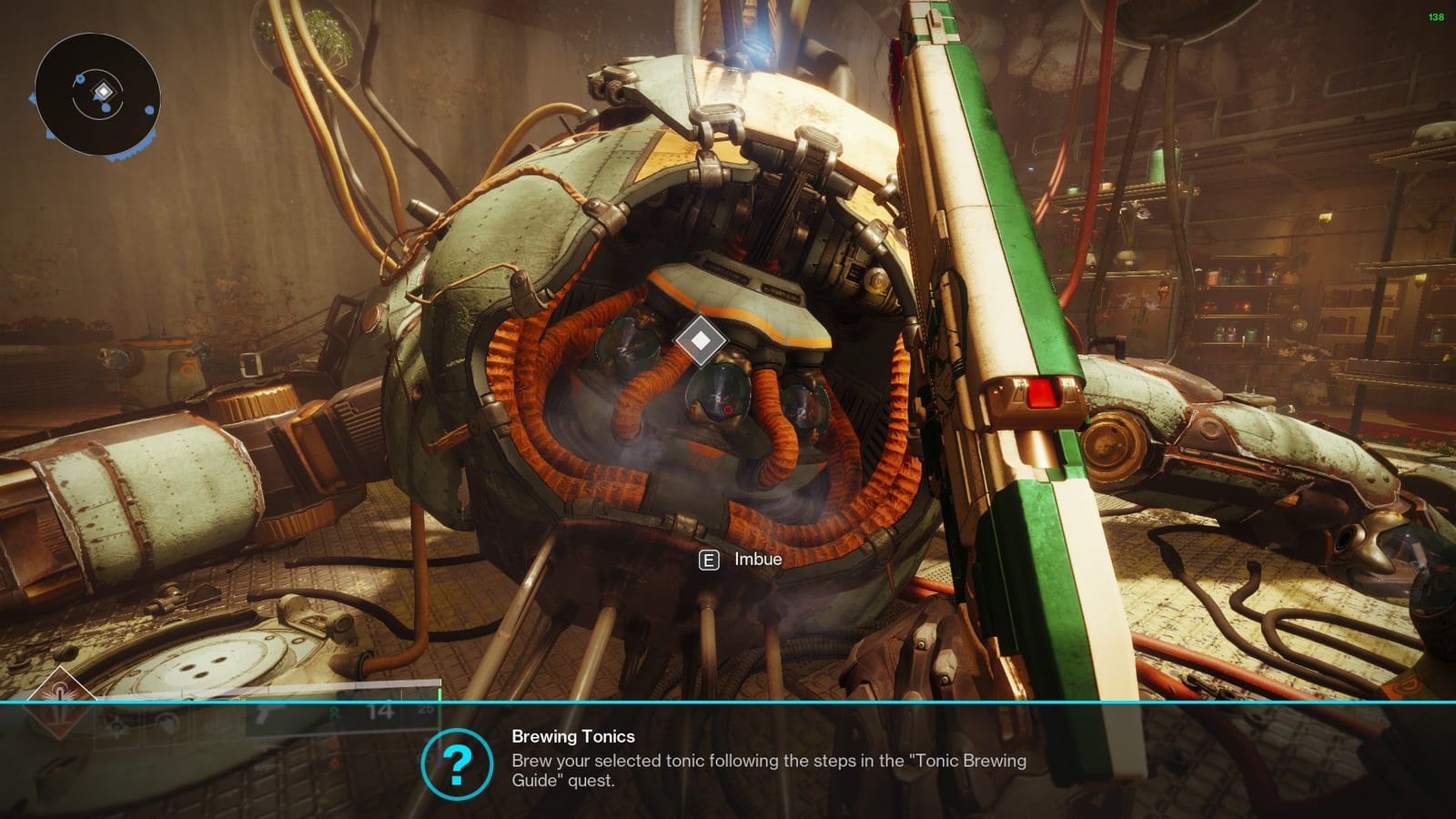
Task: Click the red indicator on the weapon rail
Action: [x=1043, y=393]
